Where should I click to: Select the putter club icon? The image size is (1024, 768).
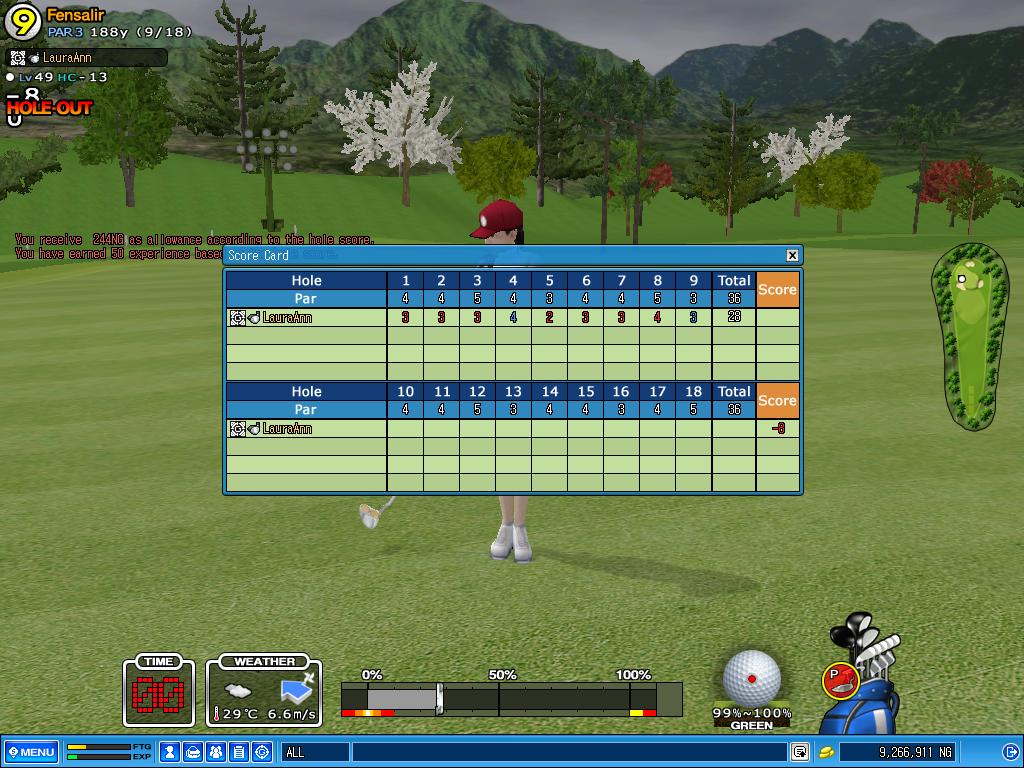click(841, 680)
